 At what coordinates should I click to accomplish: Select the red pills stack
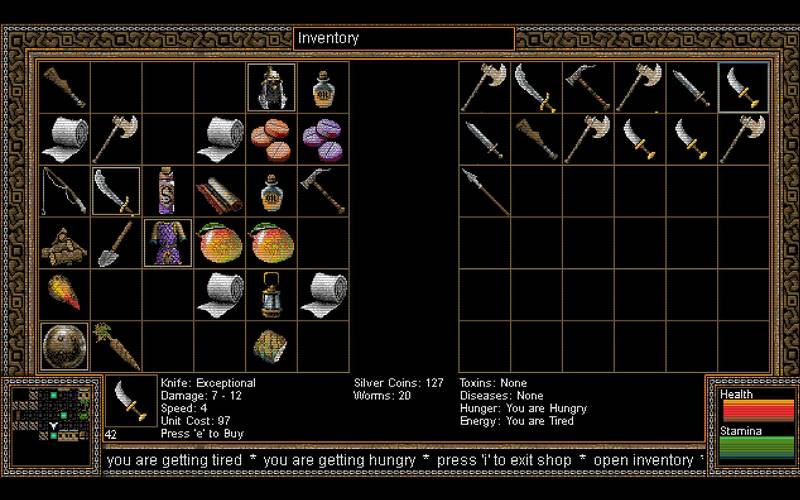click(x=271, y=139)
